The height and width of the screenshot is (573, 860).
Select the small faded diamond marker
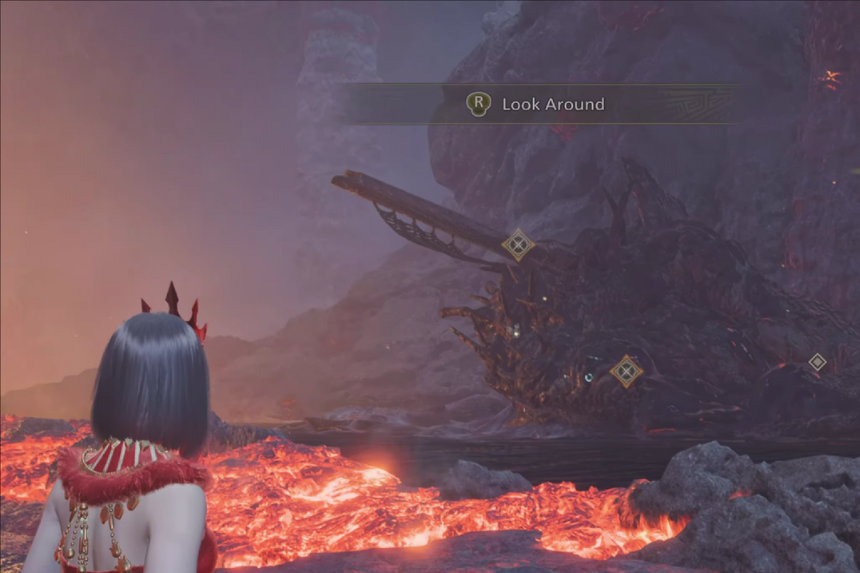tap(817, 362)
